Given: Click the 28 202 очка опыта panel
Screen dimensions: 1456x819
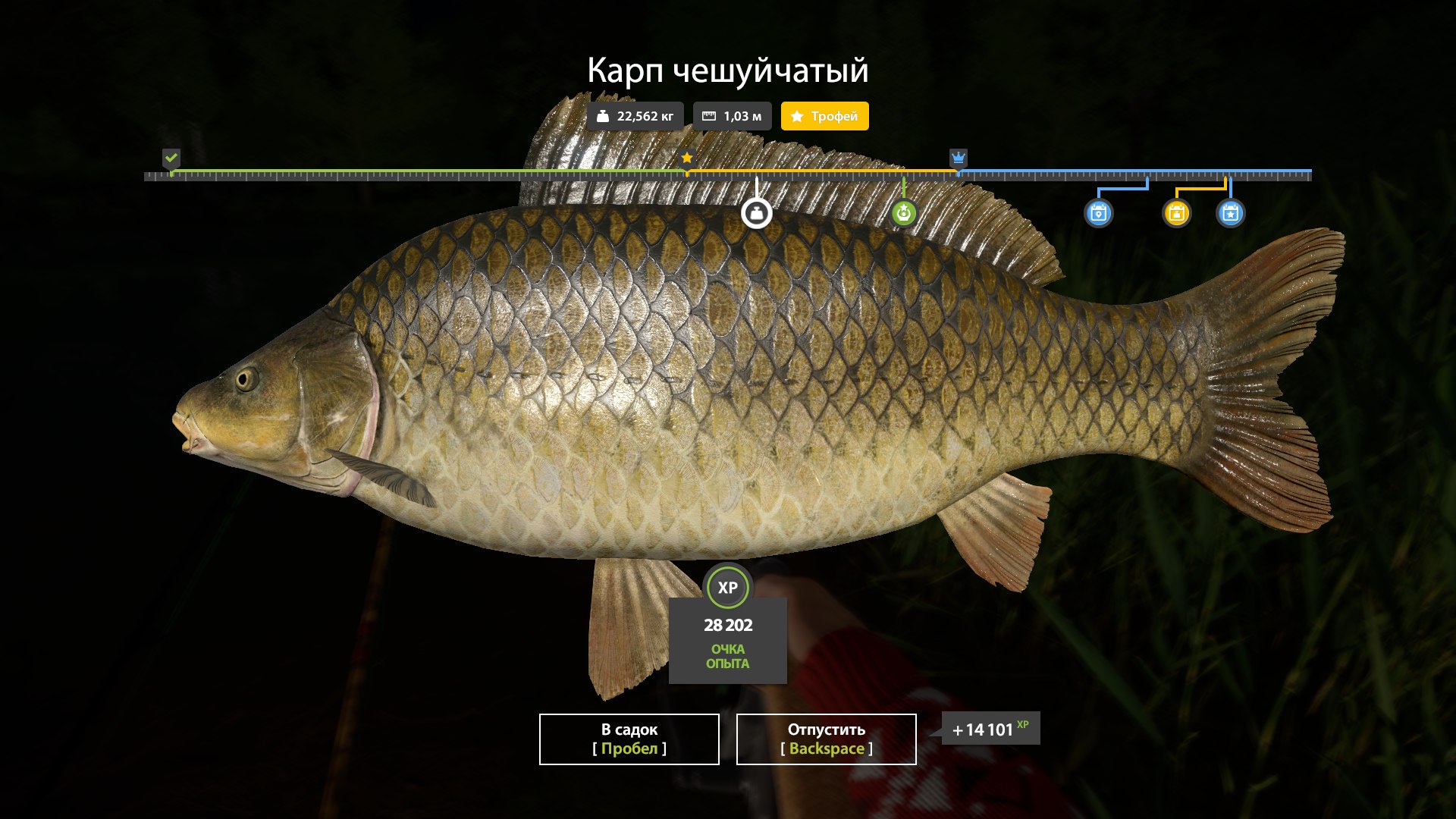Looking at the screenshot, I should coord(728,641).
